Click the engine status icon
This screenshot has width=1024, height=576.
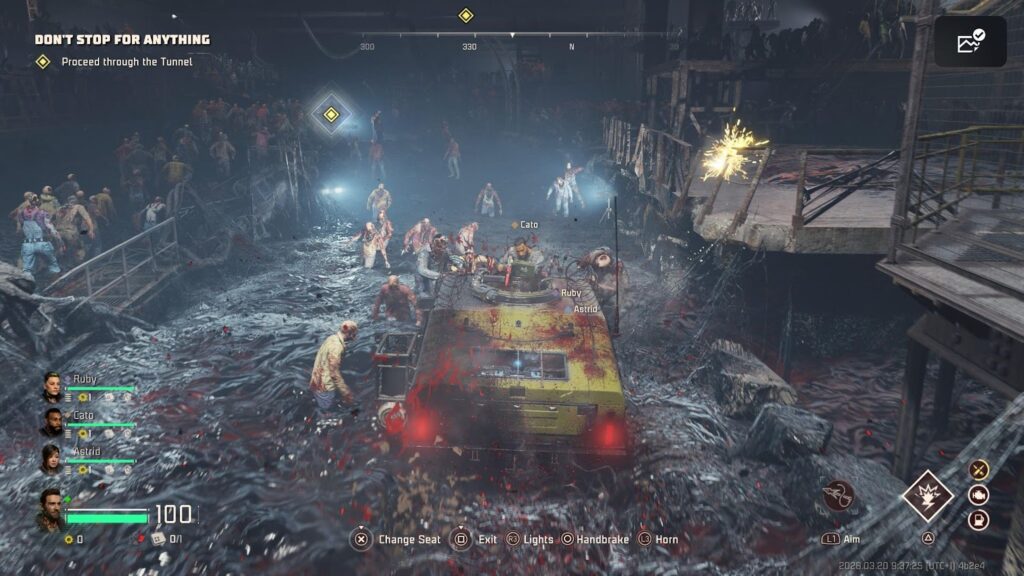coord(979,494)
